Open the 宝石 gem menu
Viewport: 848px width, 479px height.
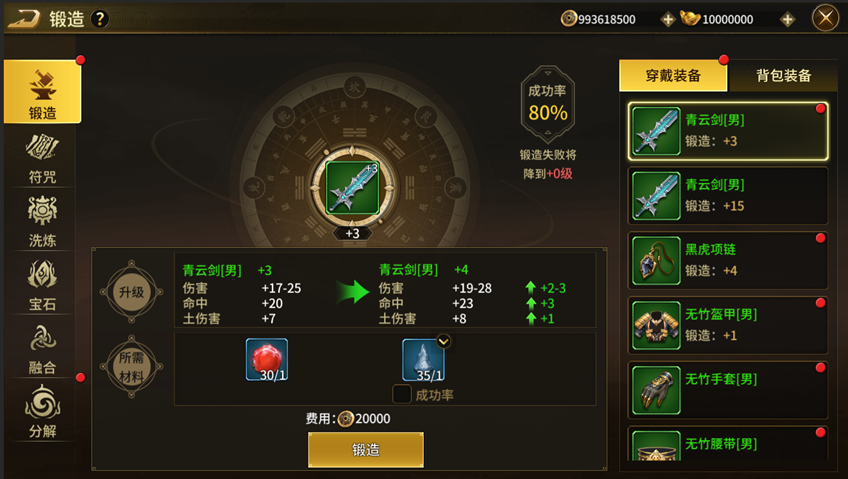(42, 282)
